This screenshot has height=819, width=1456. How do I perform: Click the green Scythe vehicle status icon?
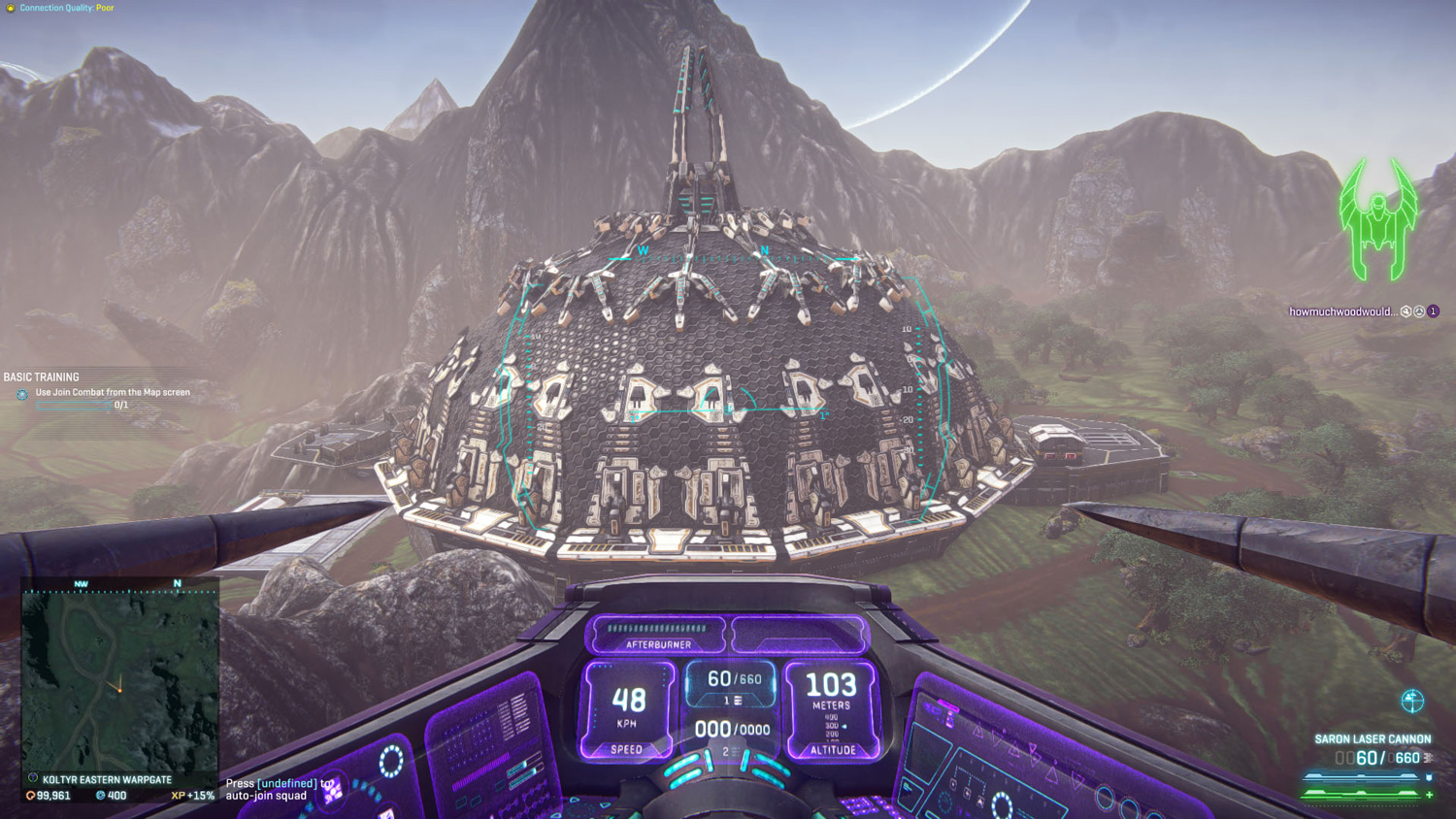(1378, 220)
